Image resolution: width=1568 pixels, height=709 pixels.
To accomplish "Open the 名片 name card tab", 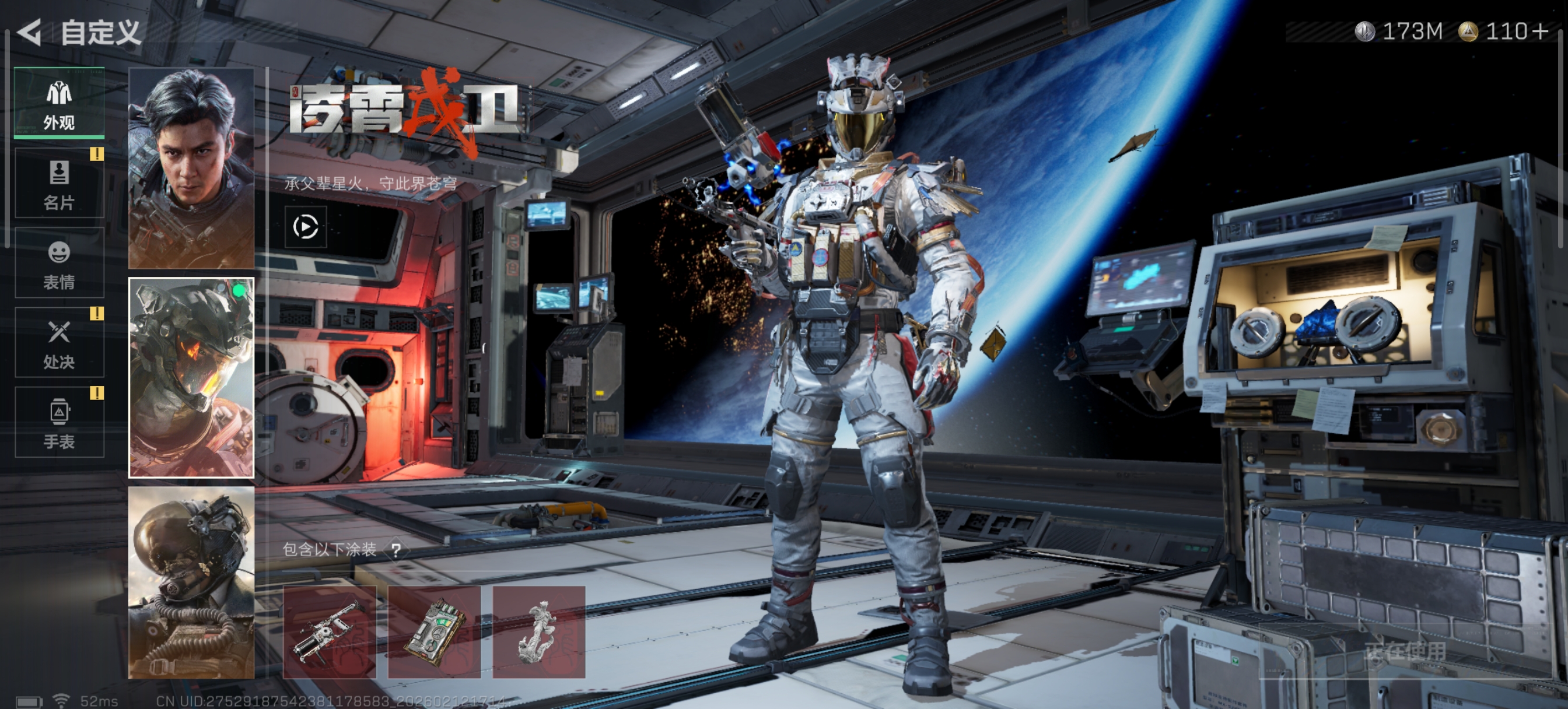I will point(59,184).
